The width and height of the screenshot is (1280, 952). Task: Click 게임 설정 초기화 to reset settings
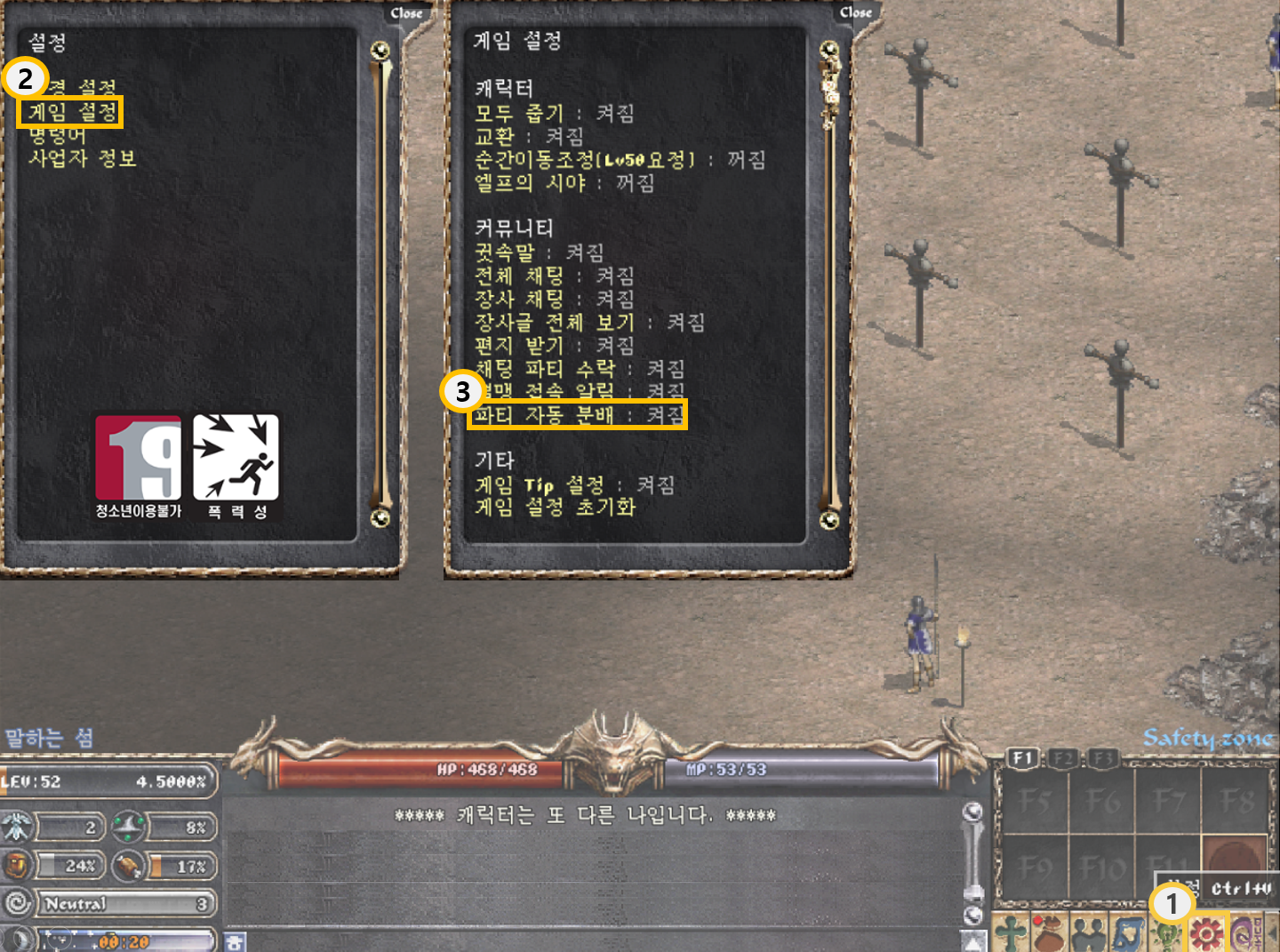pyautogui.click(x=555, y=508)
